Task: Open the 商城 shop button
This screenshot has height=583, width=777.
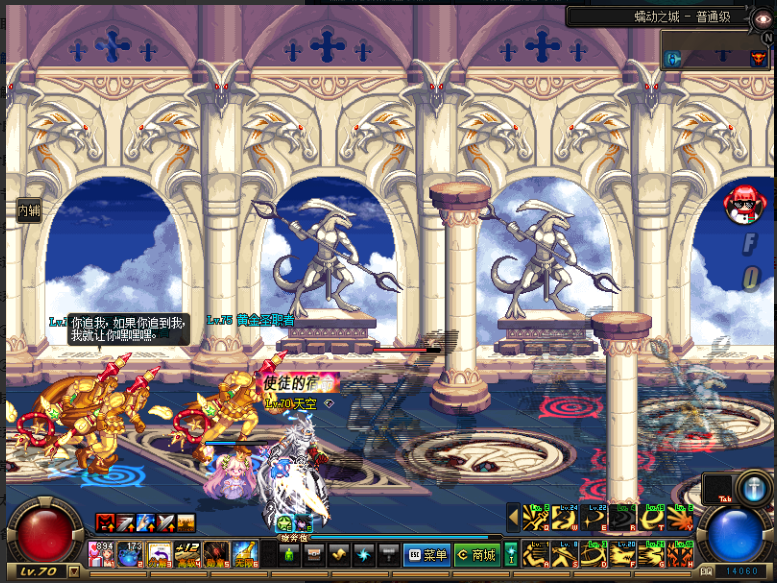Action: [476, 555]
